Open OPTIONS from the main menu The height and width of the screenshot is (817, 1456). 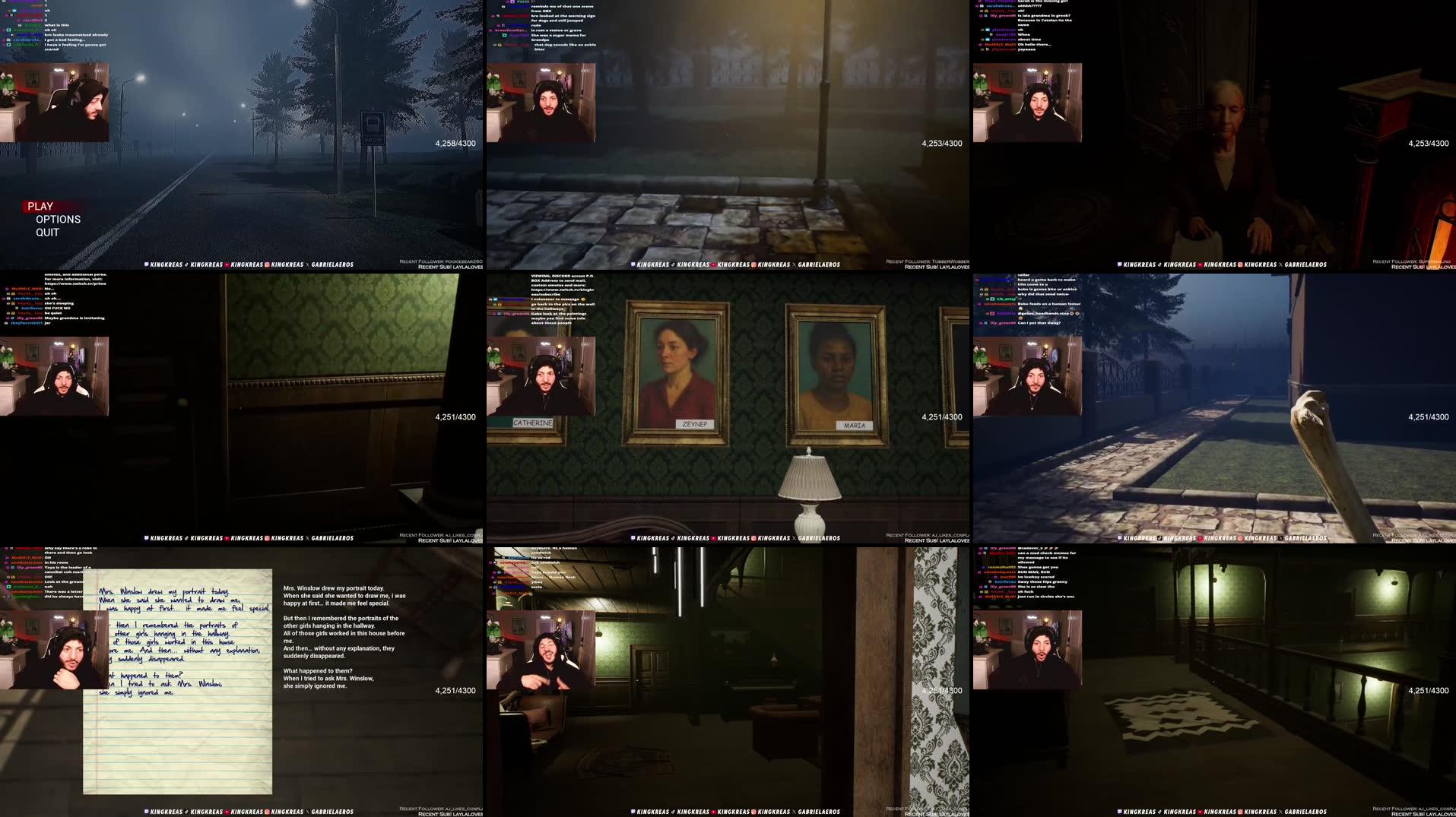click(59, 219)
